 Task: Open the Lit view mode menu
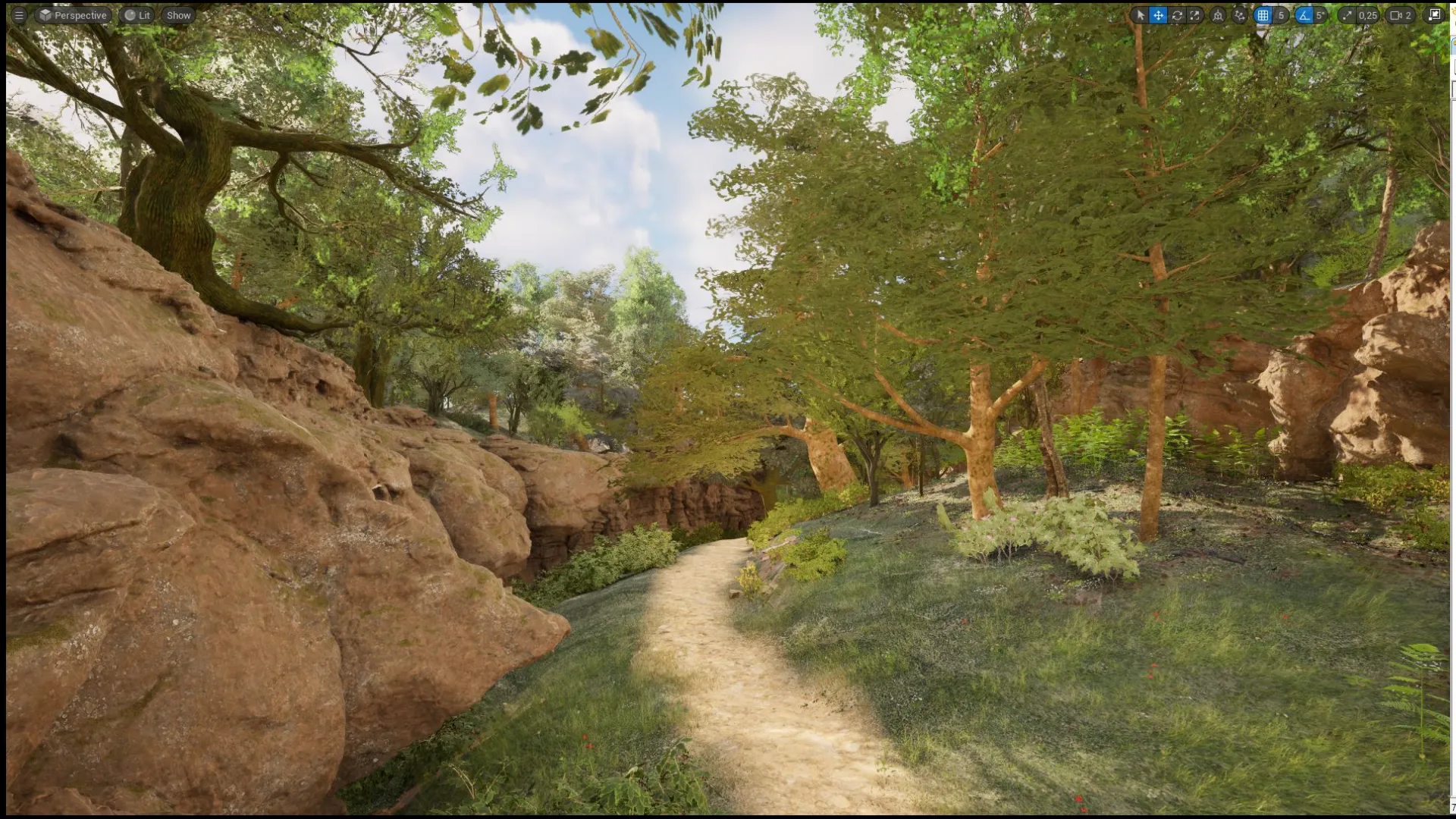tap(138, 15)
